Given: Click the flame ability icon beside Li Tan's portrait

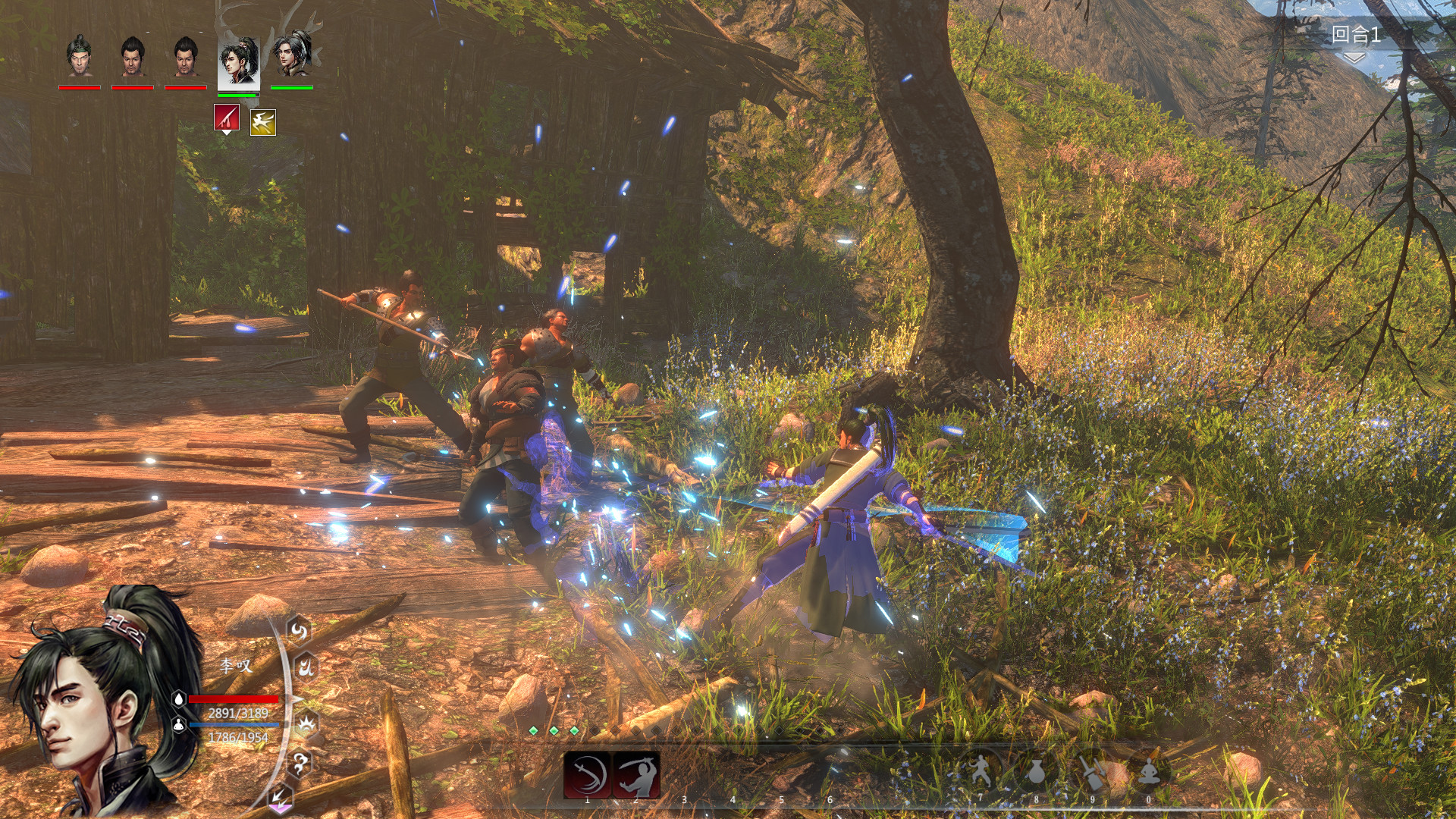Looking at the screenshot, I should click(307, 667).
